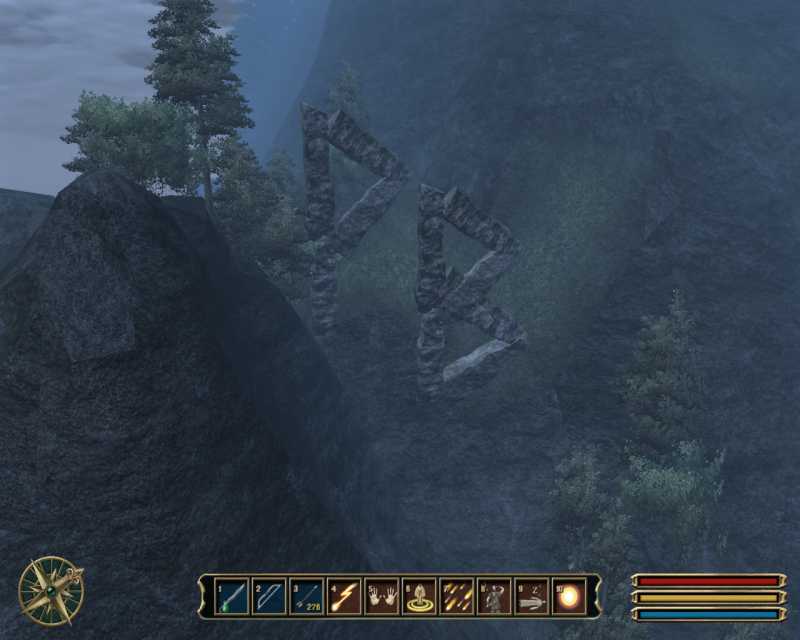Select the standing figure icon in slot 8
Viewport: 800px width, 640px height.
493,597
